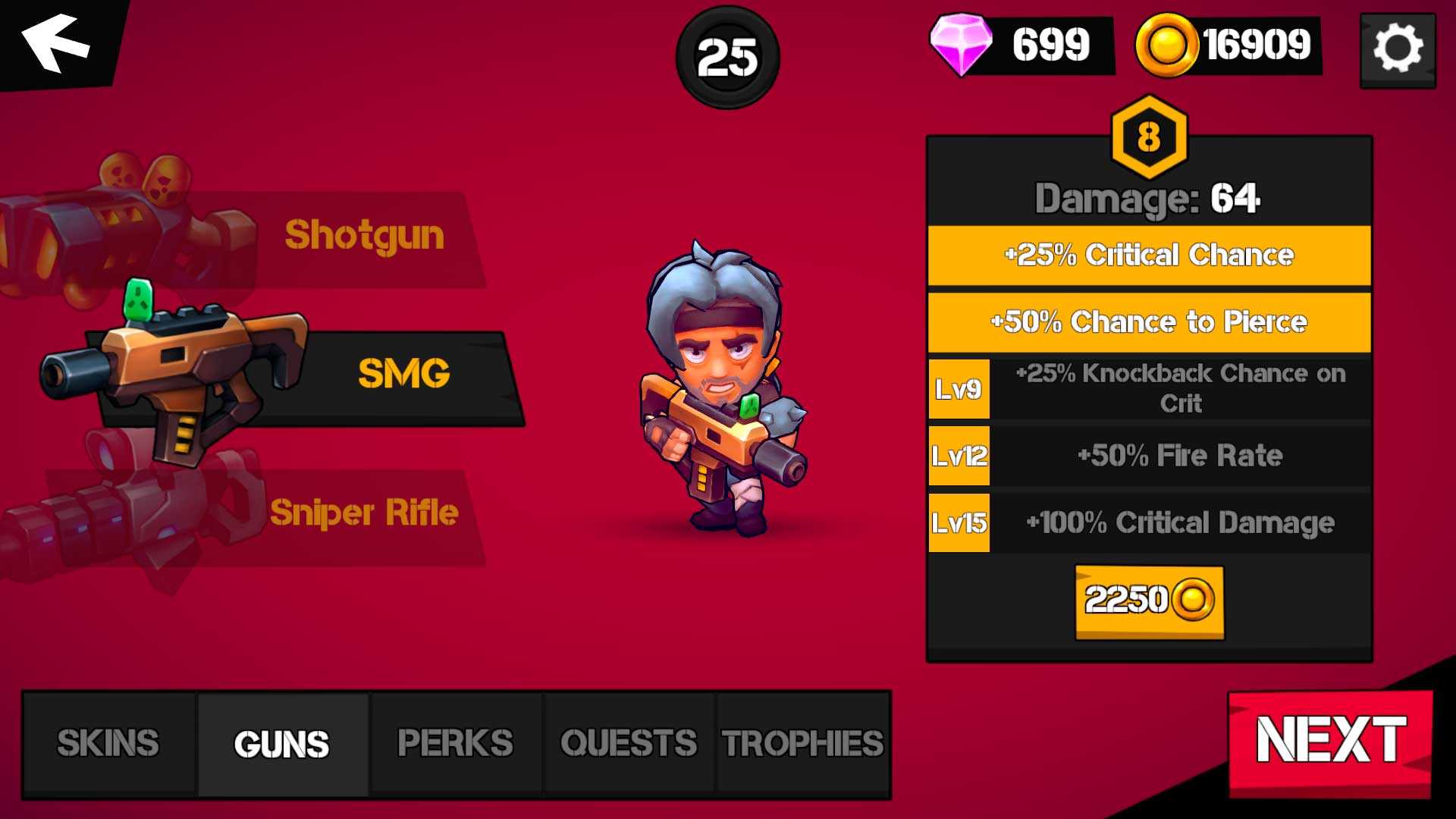Show the Quests tab

pyautogui.click(x=629, y=744)
